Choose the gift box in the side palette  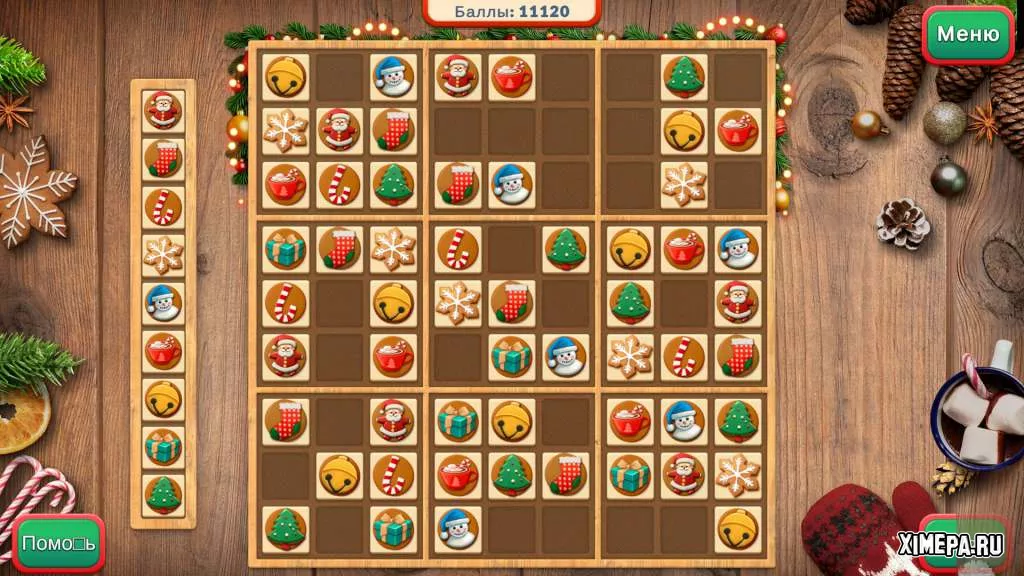pos(163,446)
